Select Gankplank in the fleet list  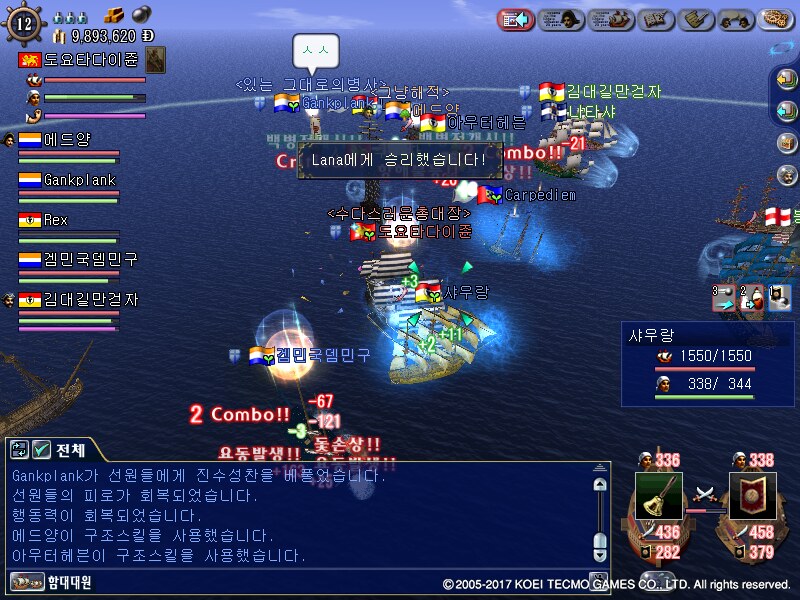78,180
